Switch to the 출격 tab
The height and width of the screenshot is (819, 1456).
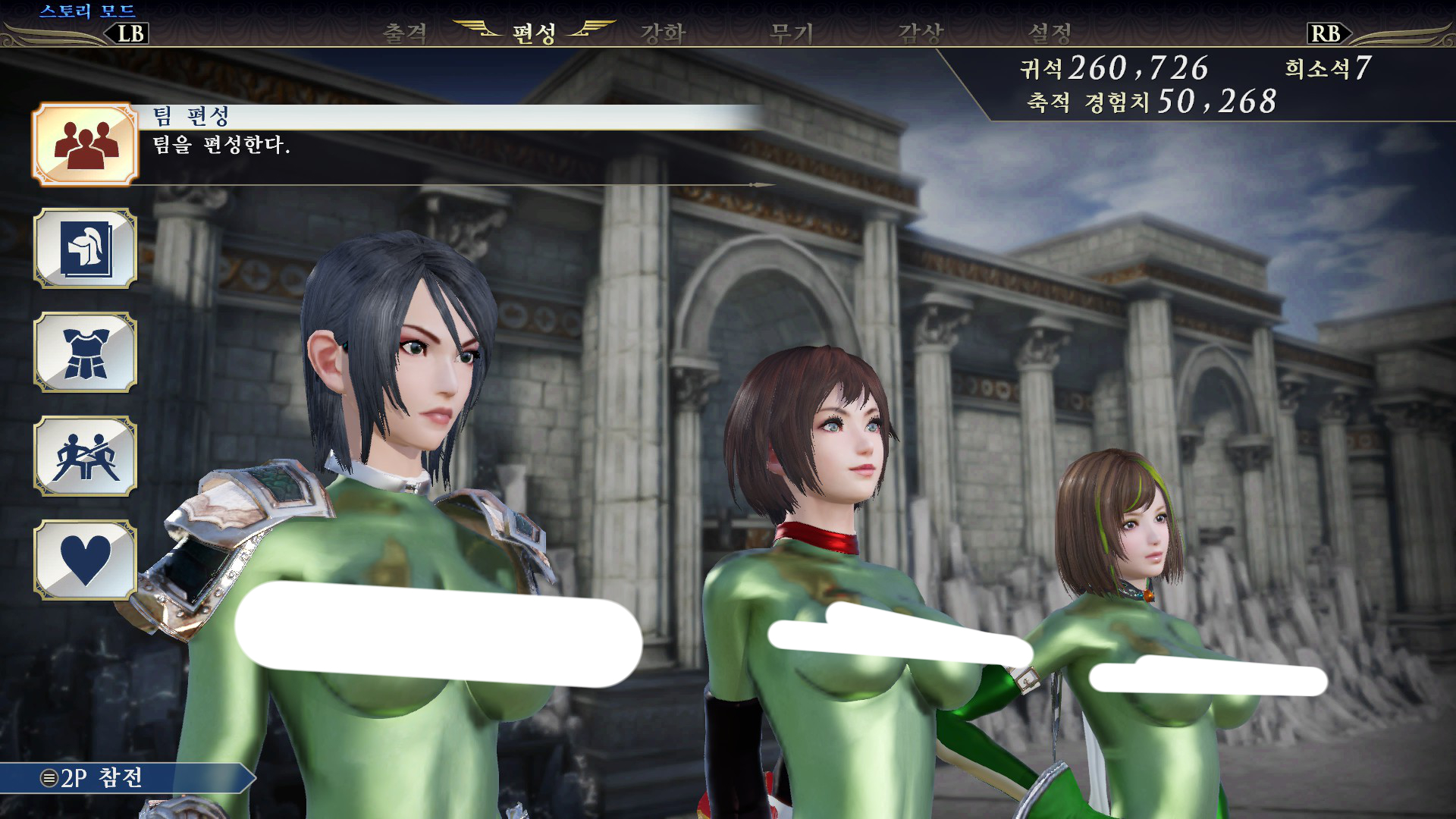[405, 33]
